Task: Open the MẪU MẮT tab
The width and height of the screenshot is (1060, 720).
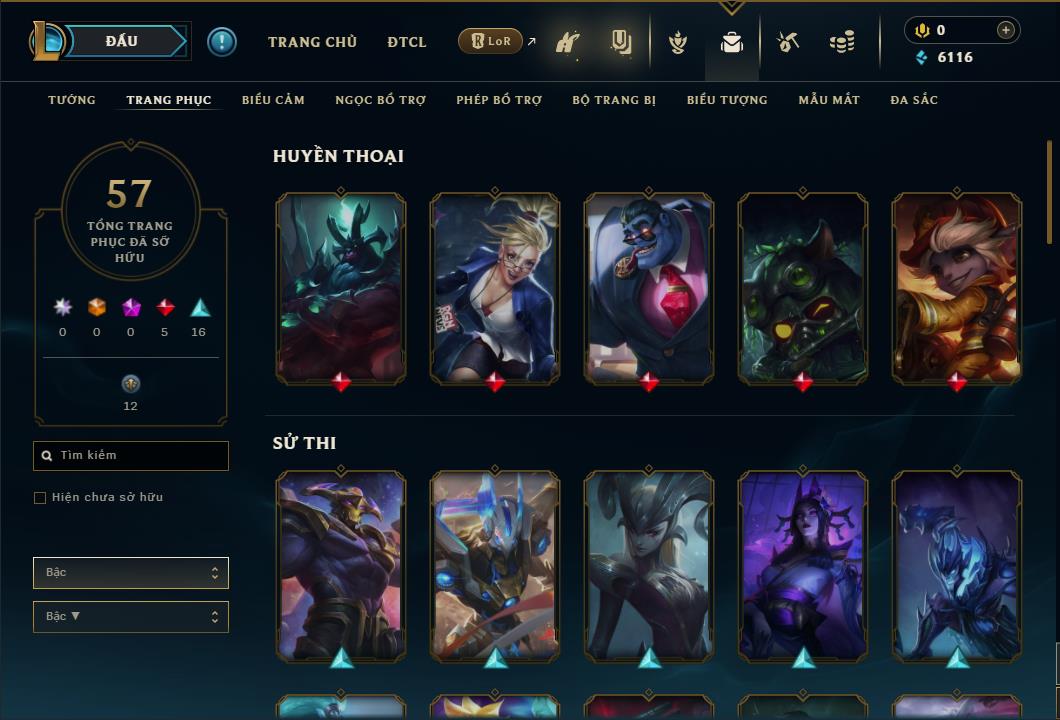Action: (829, 100)
